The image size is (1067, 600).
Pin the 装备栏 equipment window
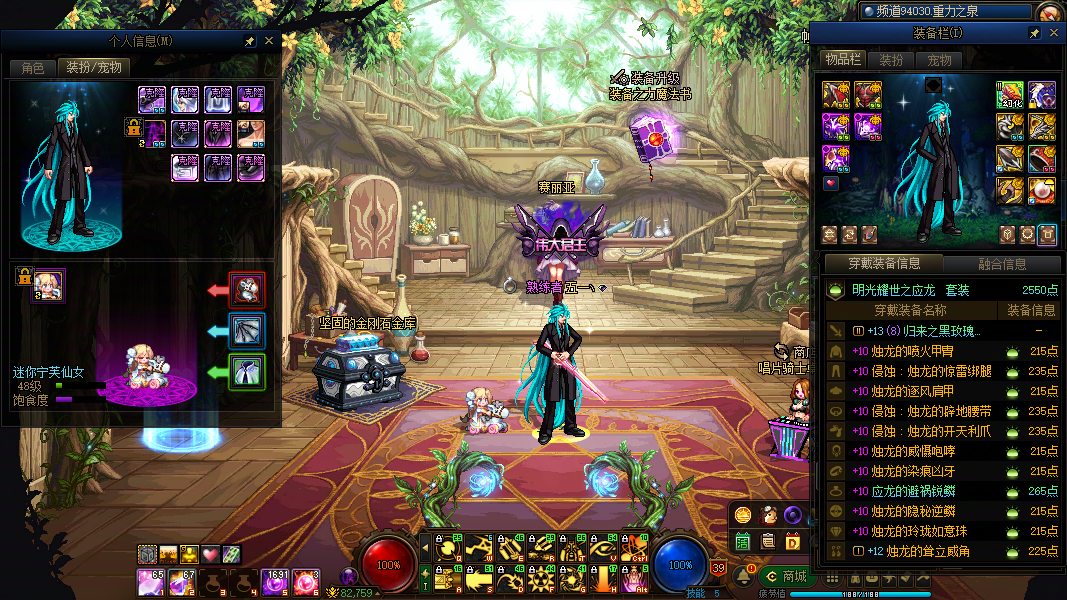coord(1035,33)
